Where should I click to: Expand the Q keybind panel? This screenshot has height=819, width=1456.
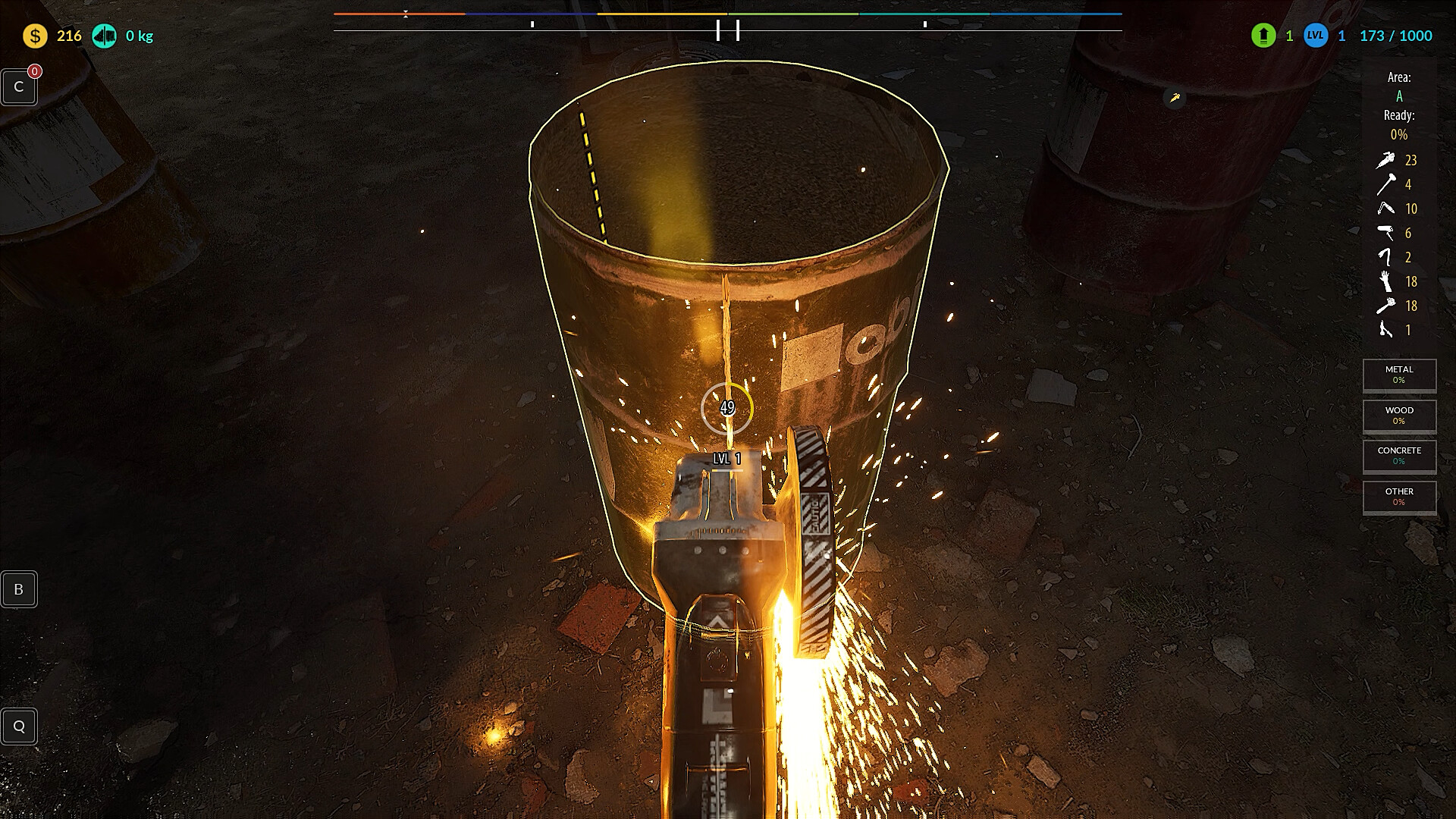[x=19, y=726]
